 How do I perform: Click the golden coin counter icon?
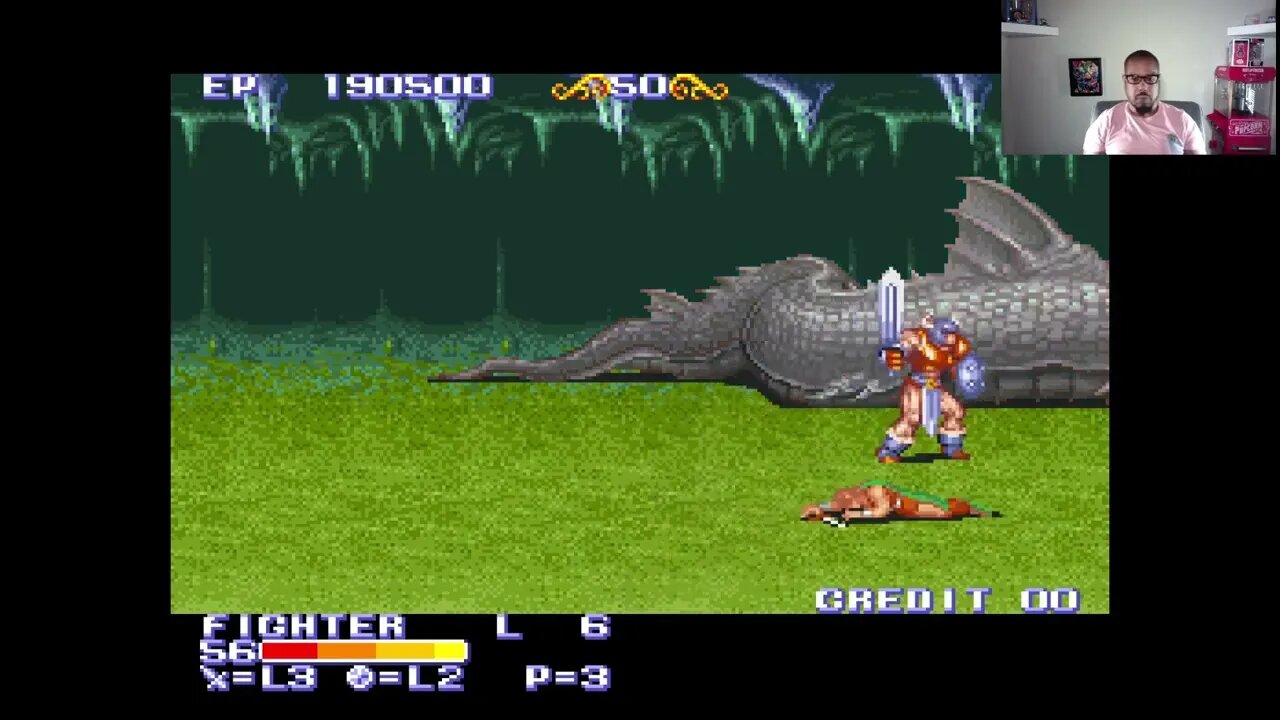(585, 88)
